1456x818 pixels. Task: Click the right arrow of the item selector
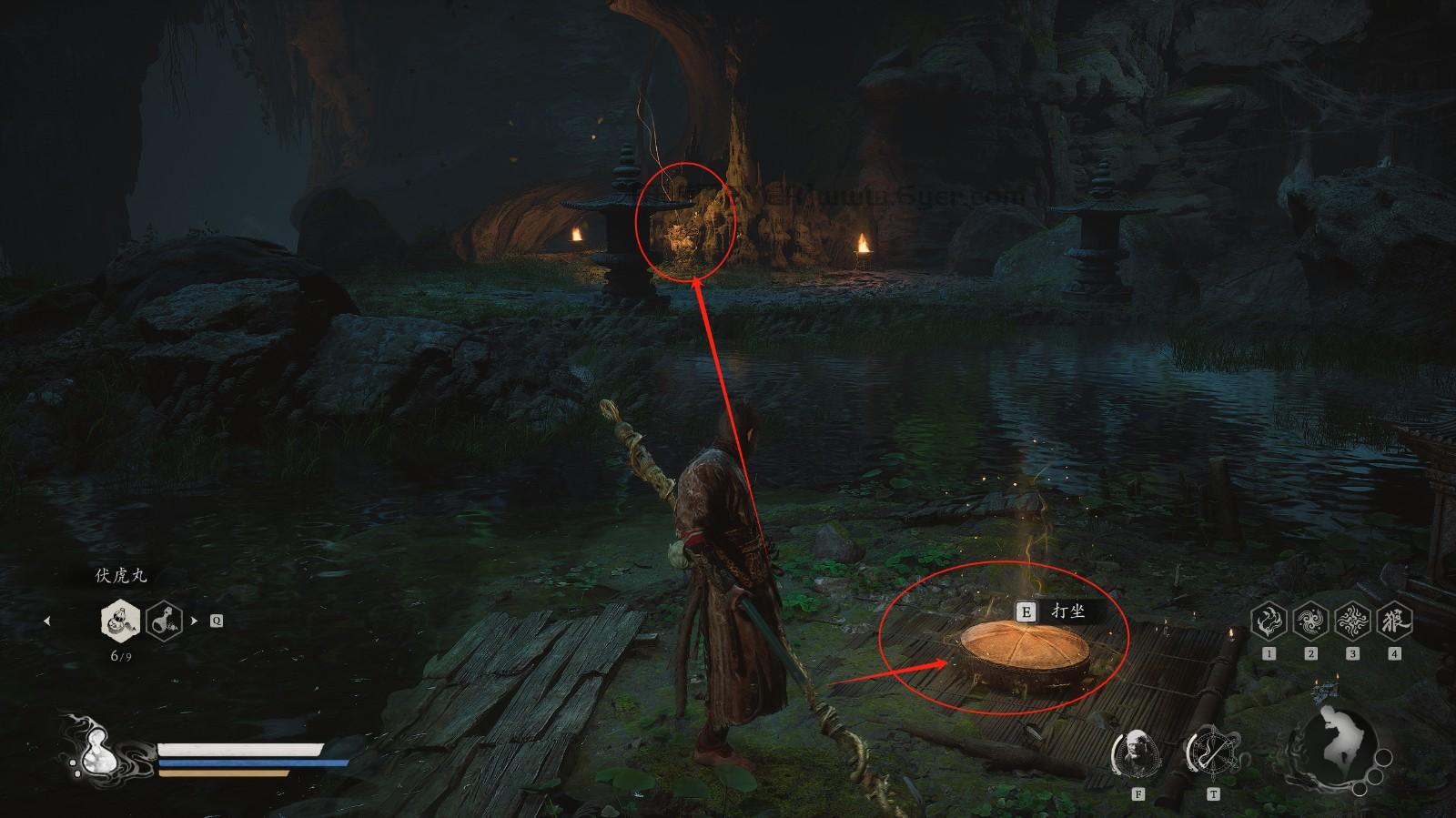click(194, 621)
